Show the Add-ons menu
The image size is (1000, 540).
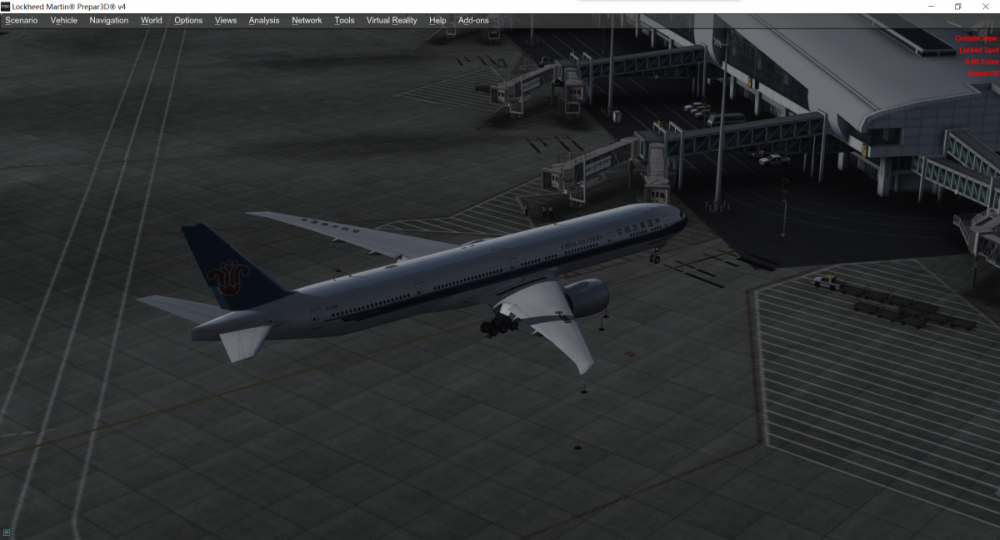point(473,20)
